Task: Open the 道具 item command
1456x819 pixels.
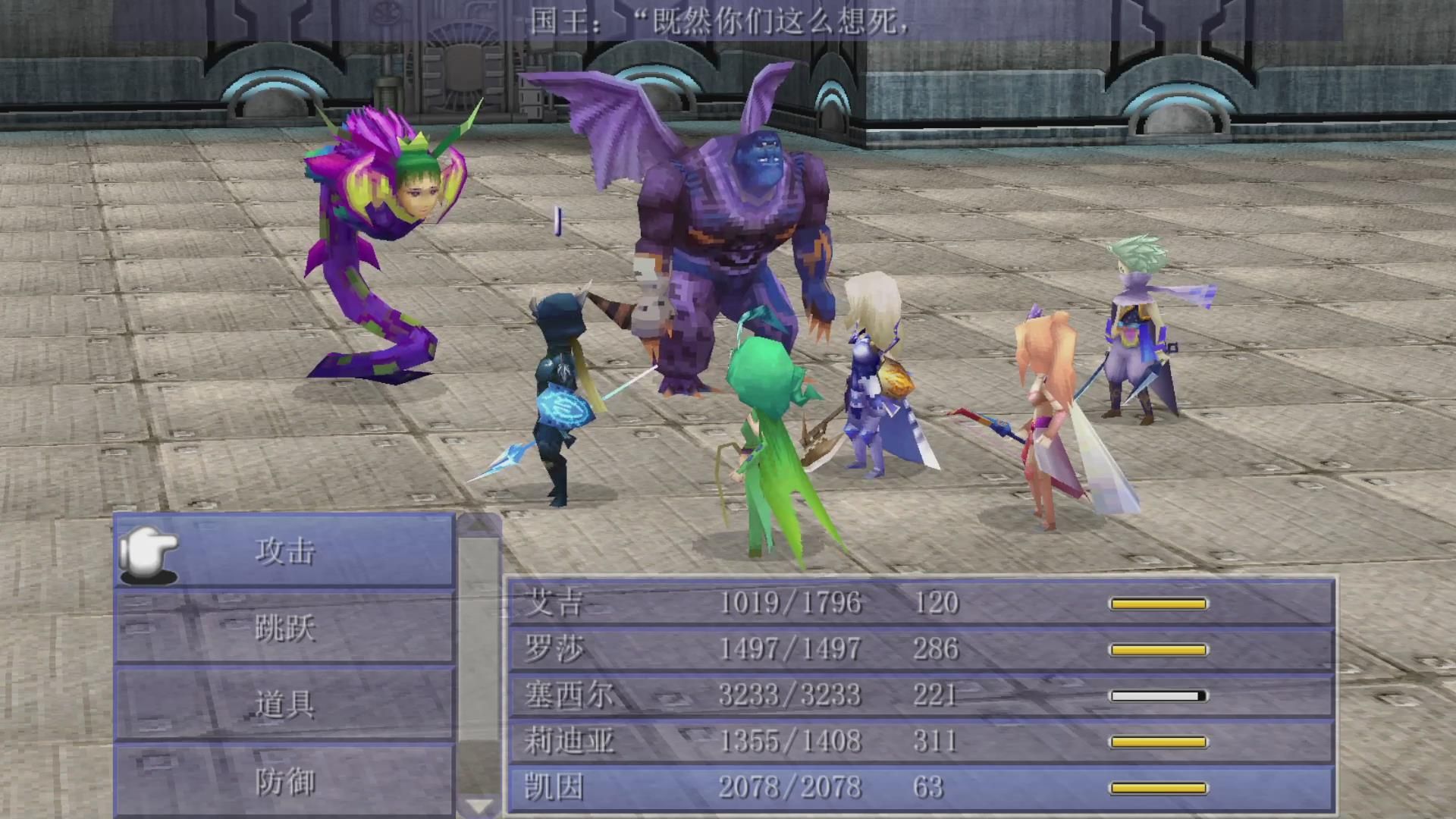Action: 285,704
